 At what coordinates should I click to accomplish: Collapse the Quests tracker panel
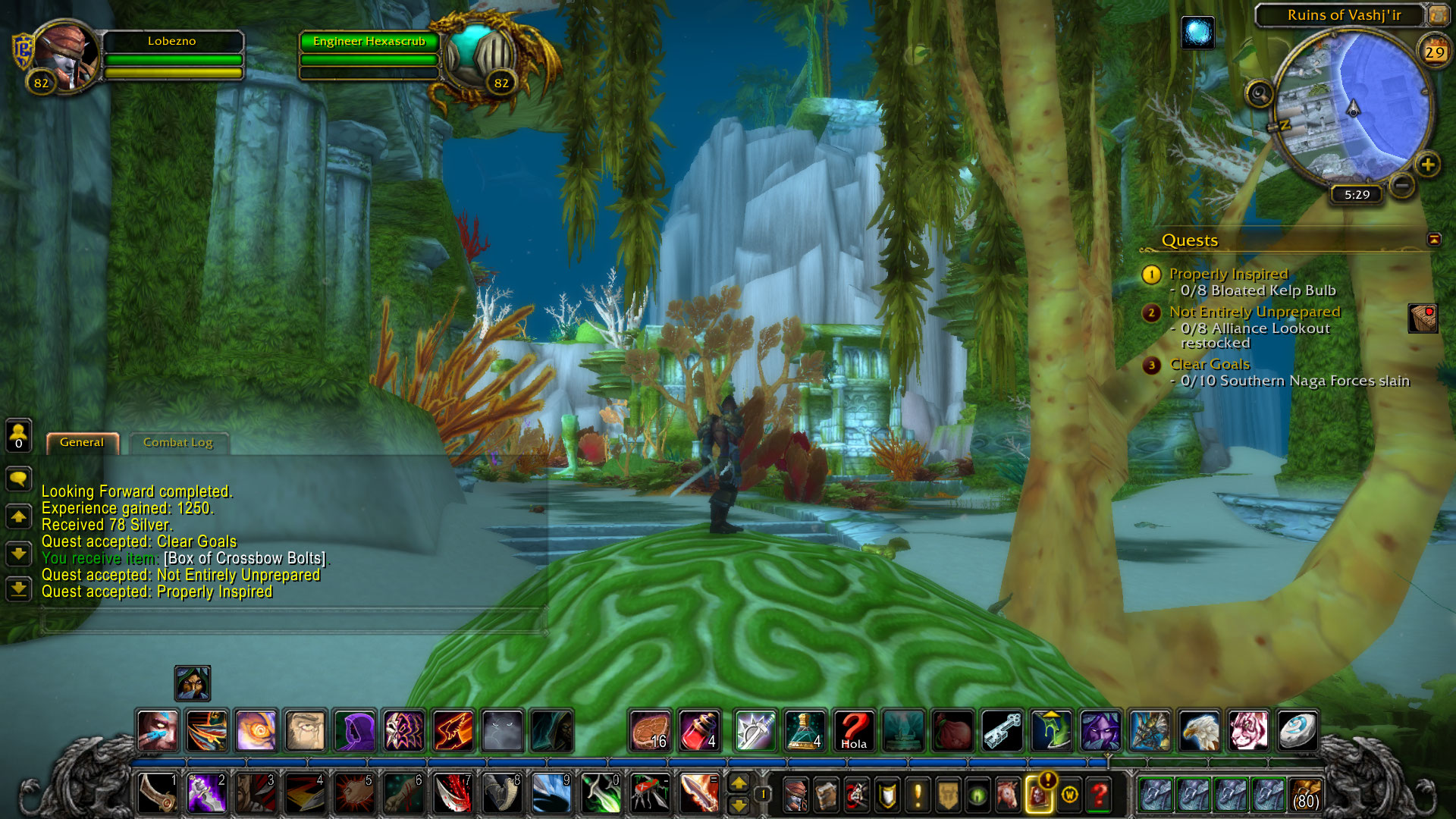1433,240
